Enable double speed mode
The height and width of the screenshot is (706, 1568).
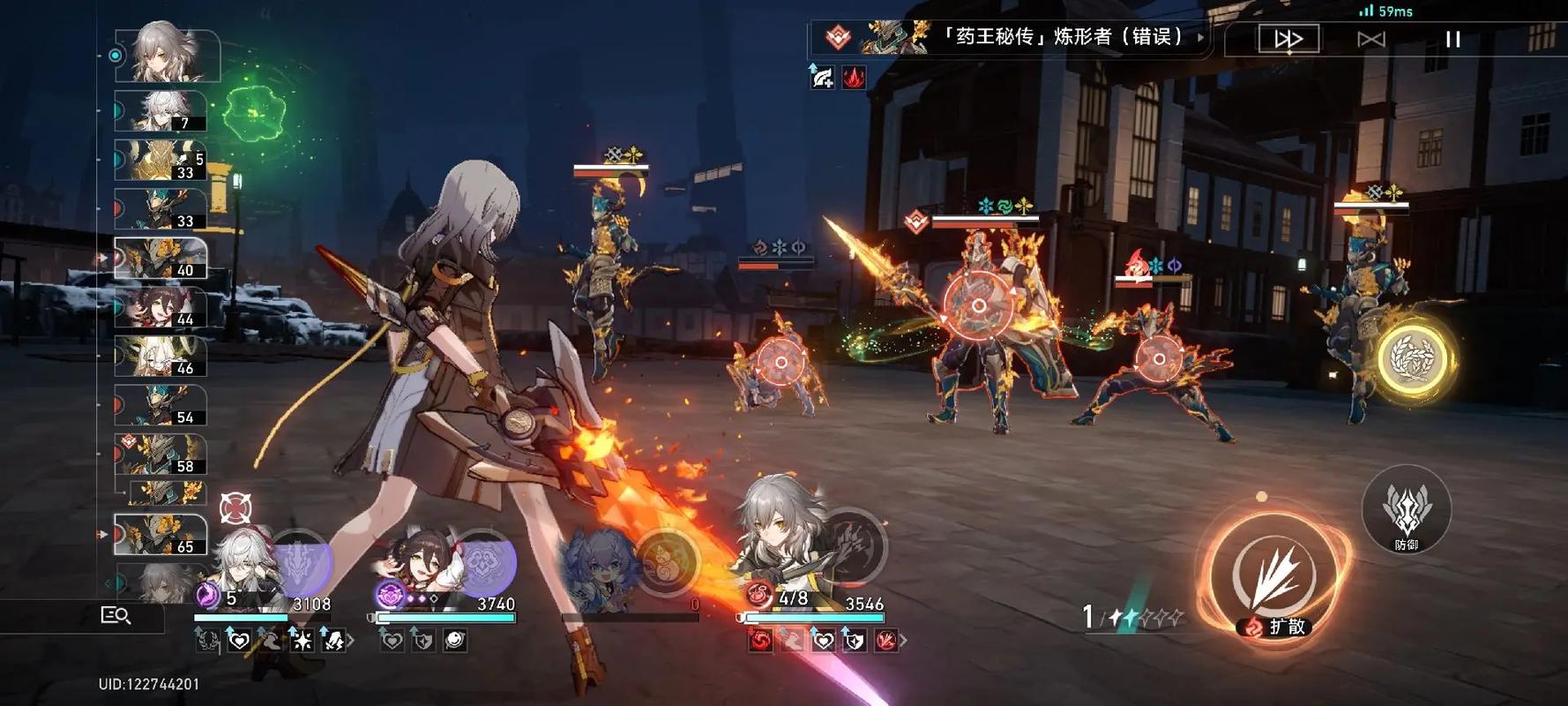click(1288, 38)
